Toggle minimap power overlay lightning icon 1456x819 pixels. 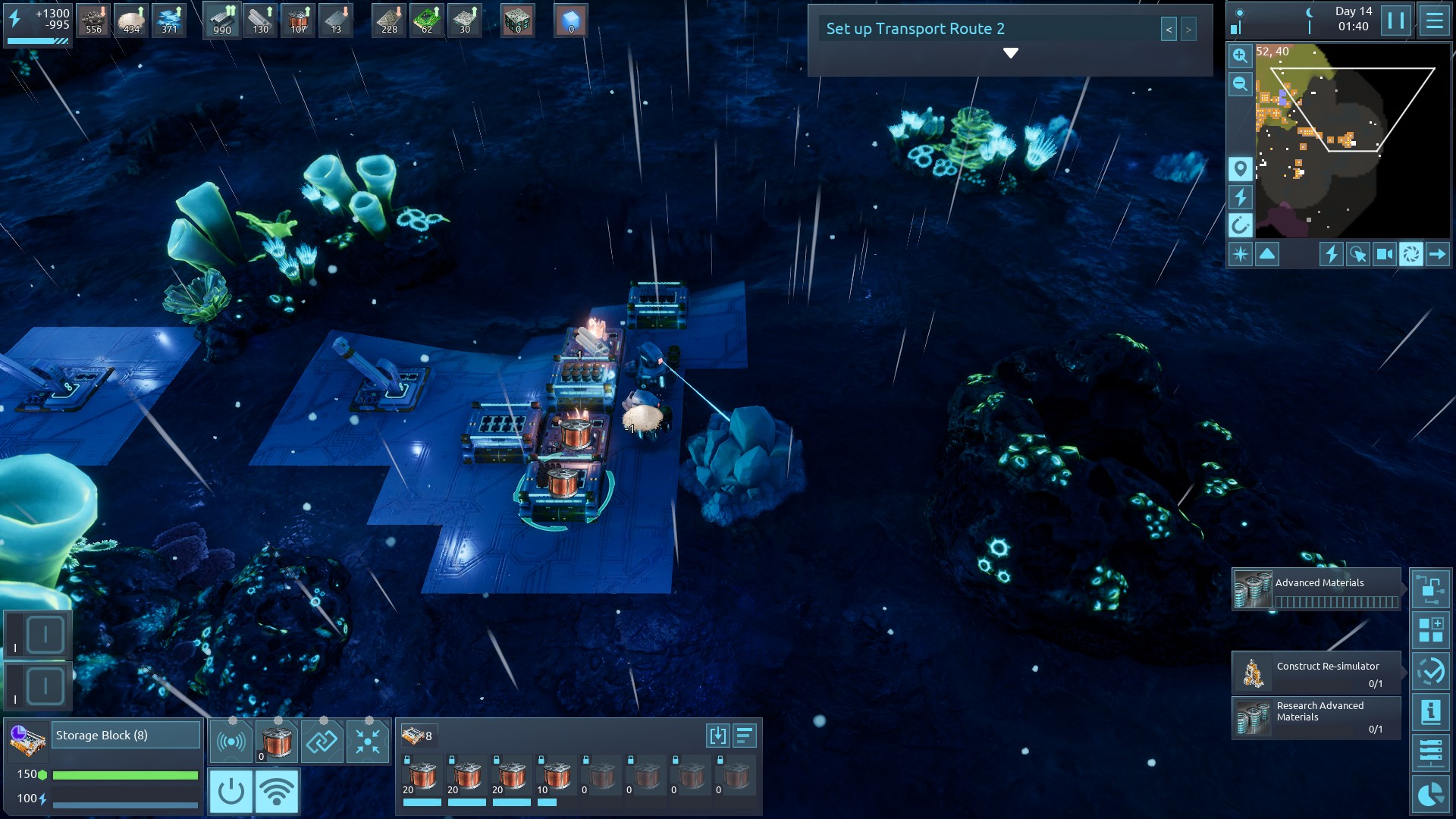point(1240,197)
